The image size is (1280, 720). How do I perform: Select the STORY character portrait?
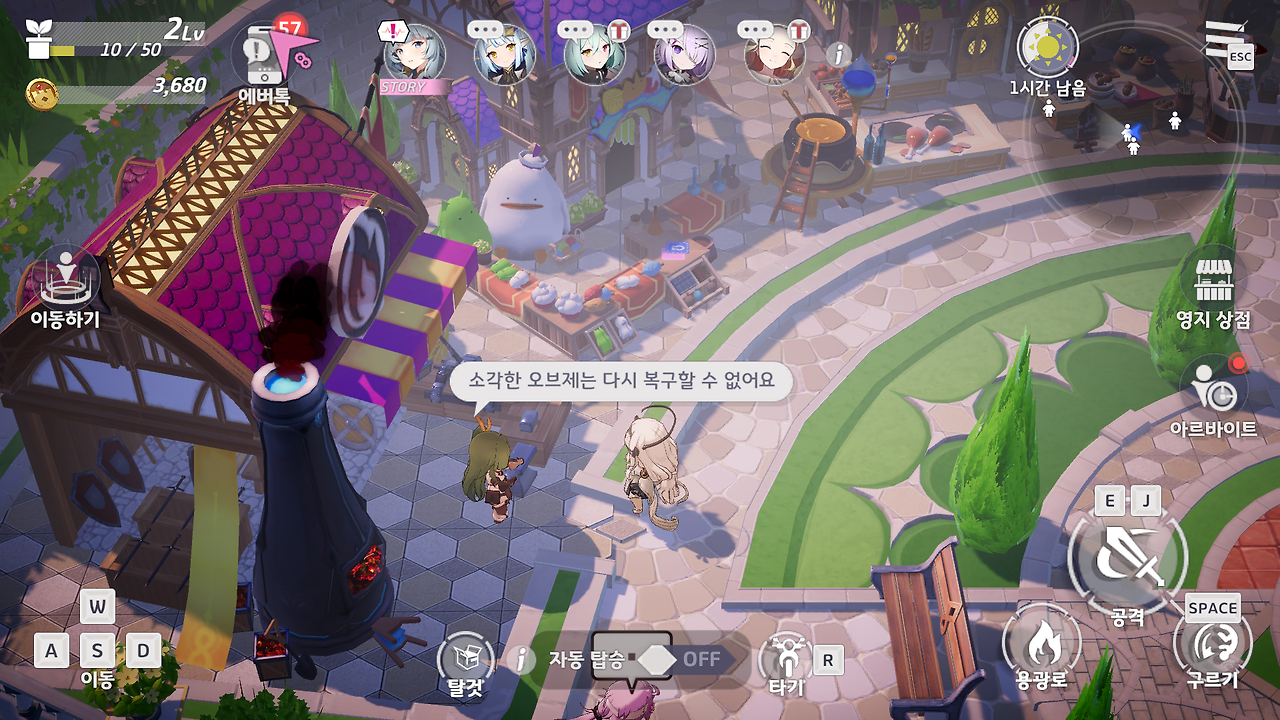pyautogui.click(x=414, y=55)
